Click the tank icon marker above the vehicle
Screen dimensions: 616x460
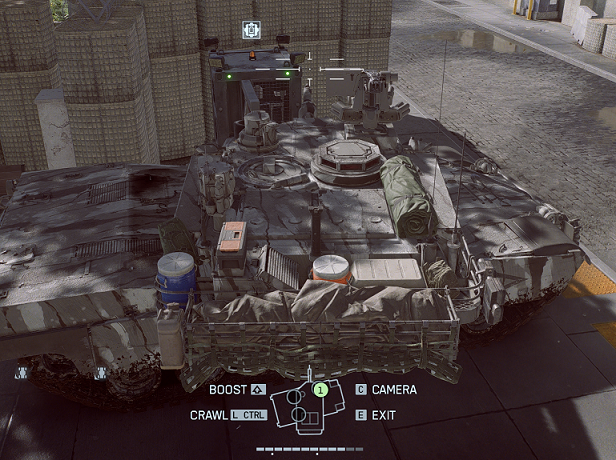pos(251,30)
